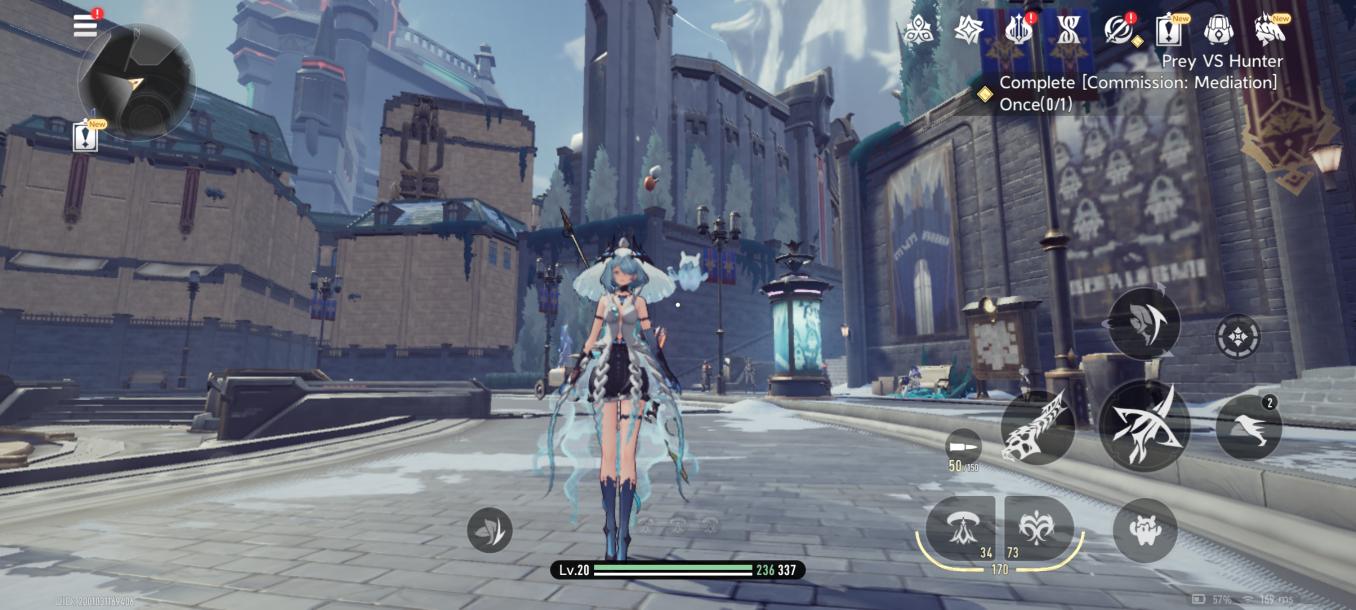Trigger the helmeted head skill button

click(1144, 323)
